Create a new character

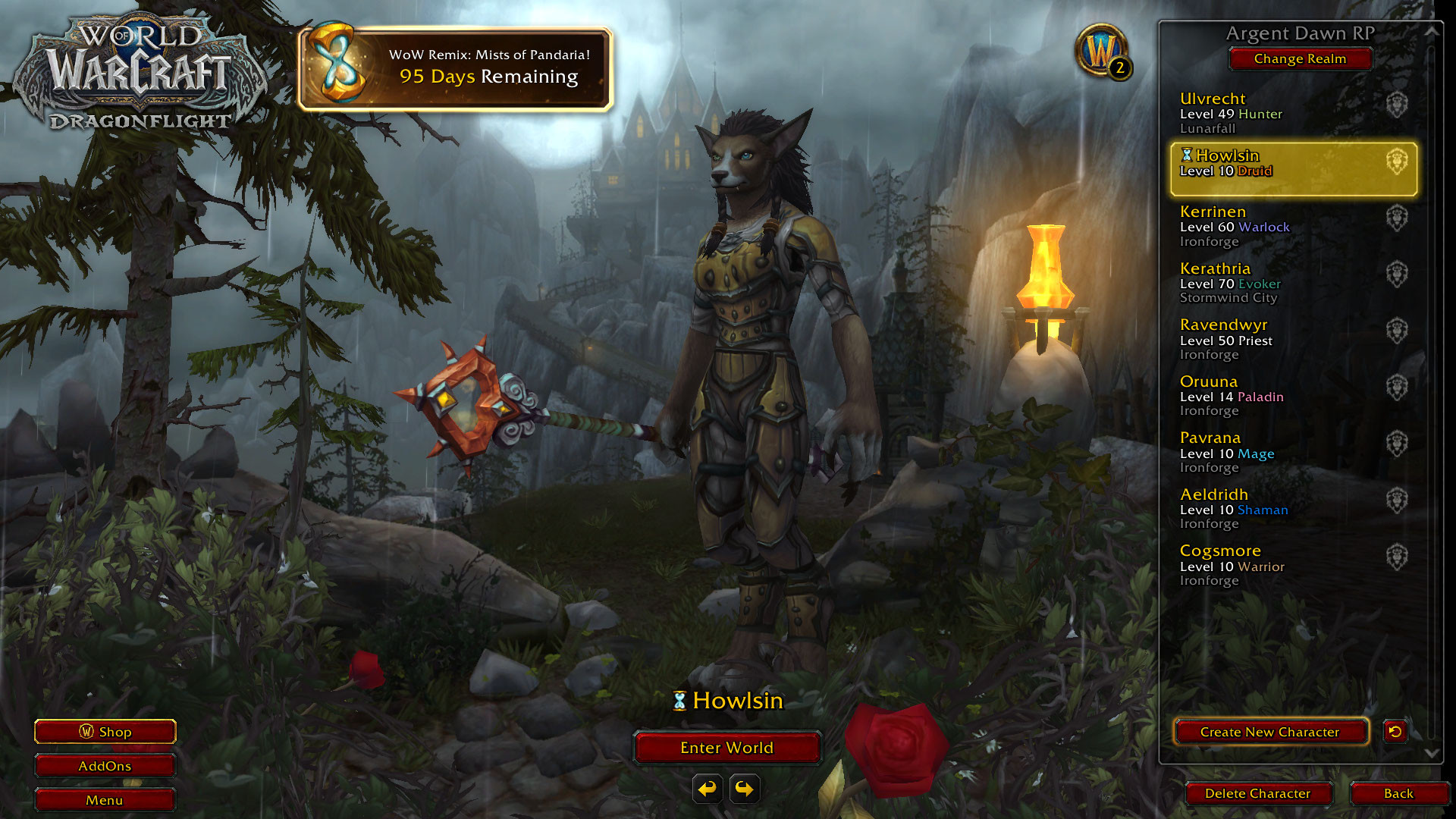click(x=1270, y=732)
